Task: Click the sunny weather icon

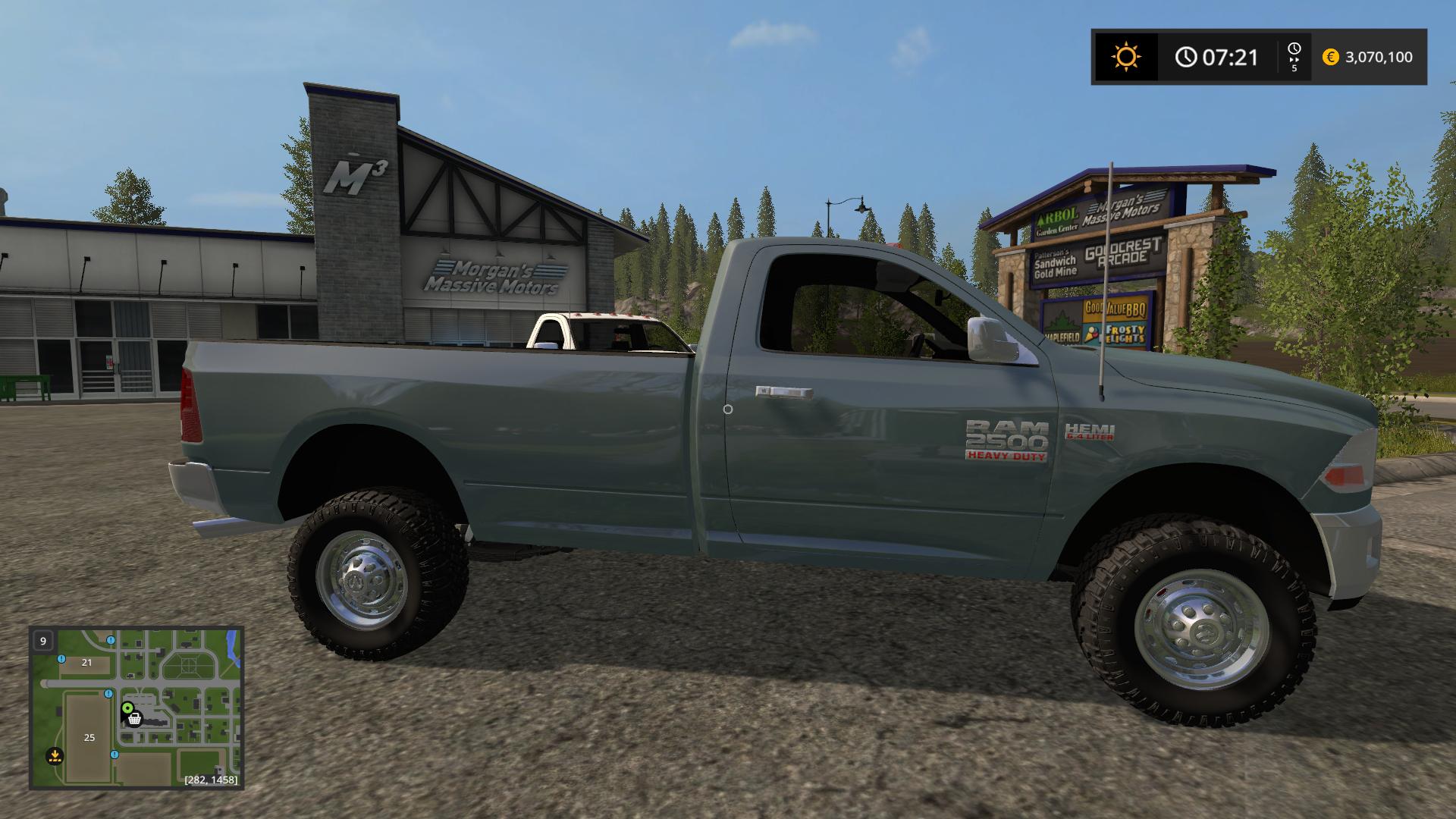Action: coord(1125,57)
